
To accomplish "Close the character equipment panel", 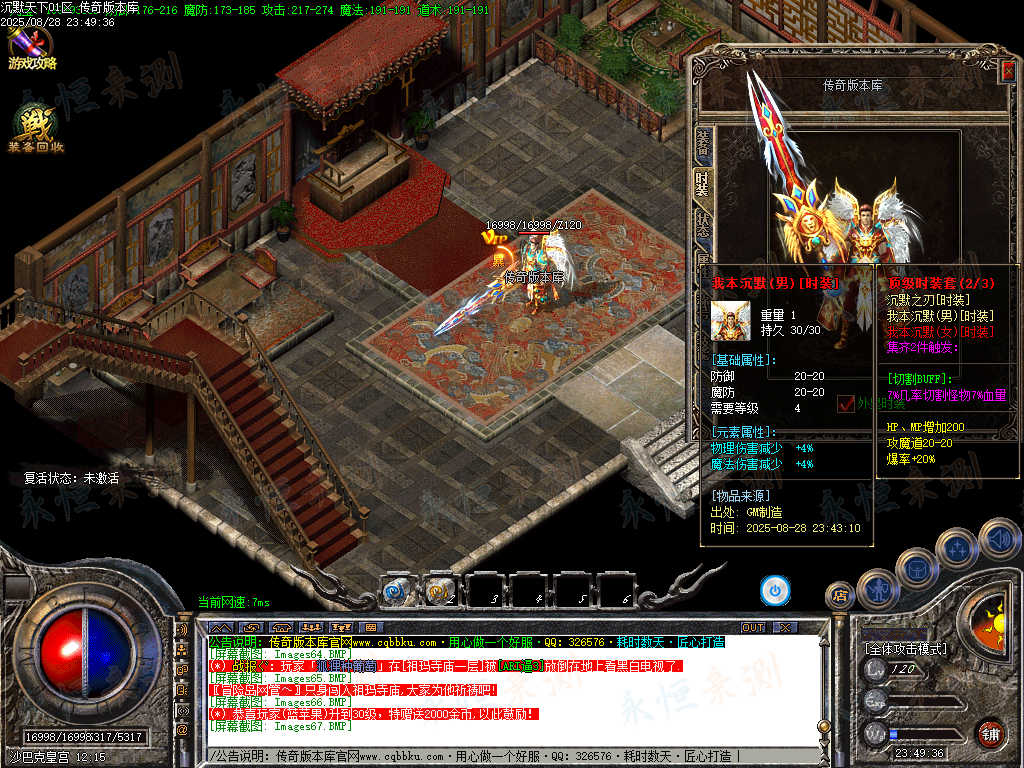I will 1007,70.
